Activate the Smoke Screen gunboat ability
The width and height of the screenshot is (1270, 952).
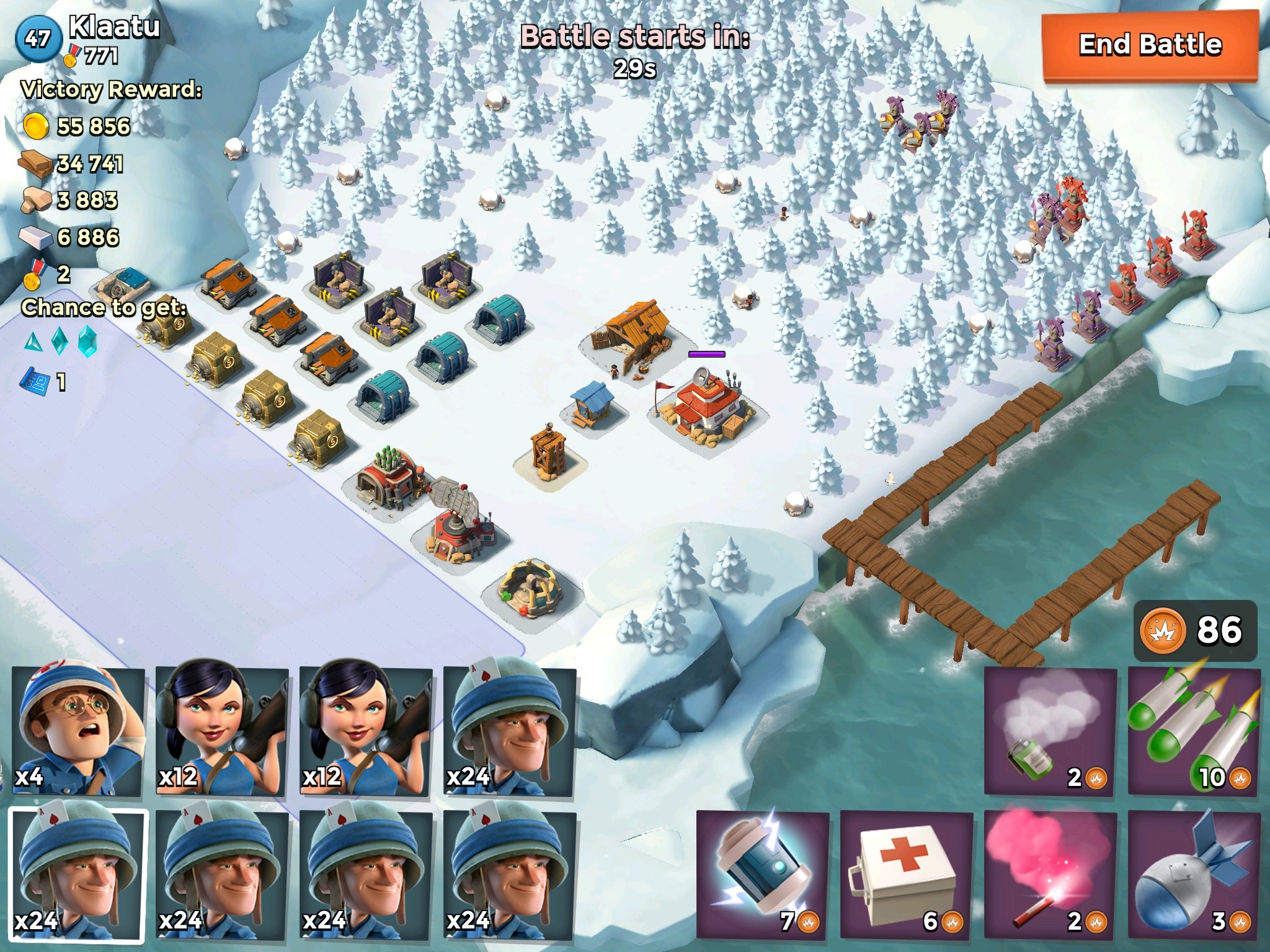pyautogui.click(x=1050, y=730)
